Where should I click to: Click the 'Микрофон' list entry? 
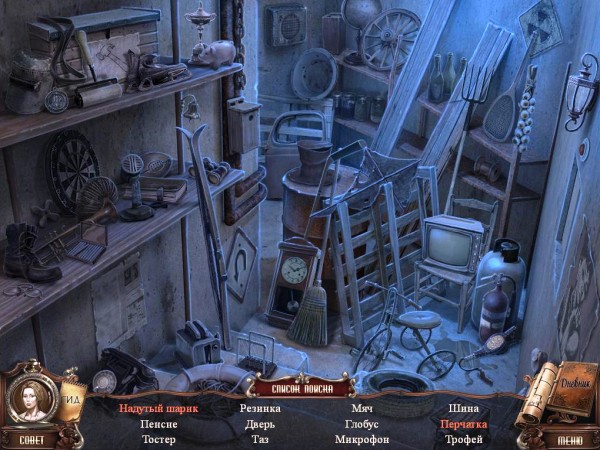(362, 439)
